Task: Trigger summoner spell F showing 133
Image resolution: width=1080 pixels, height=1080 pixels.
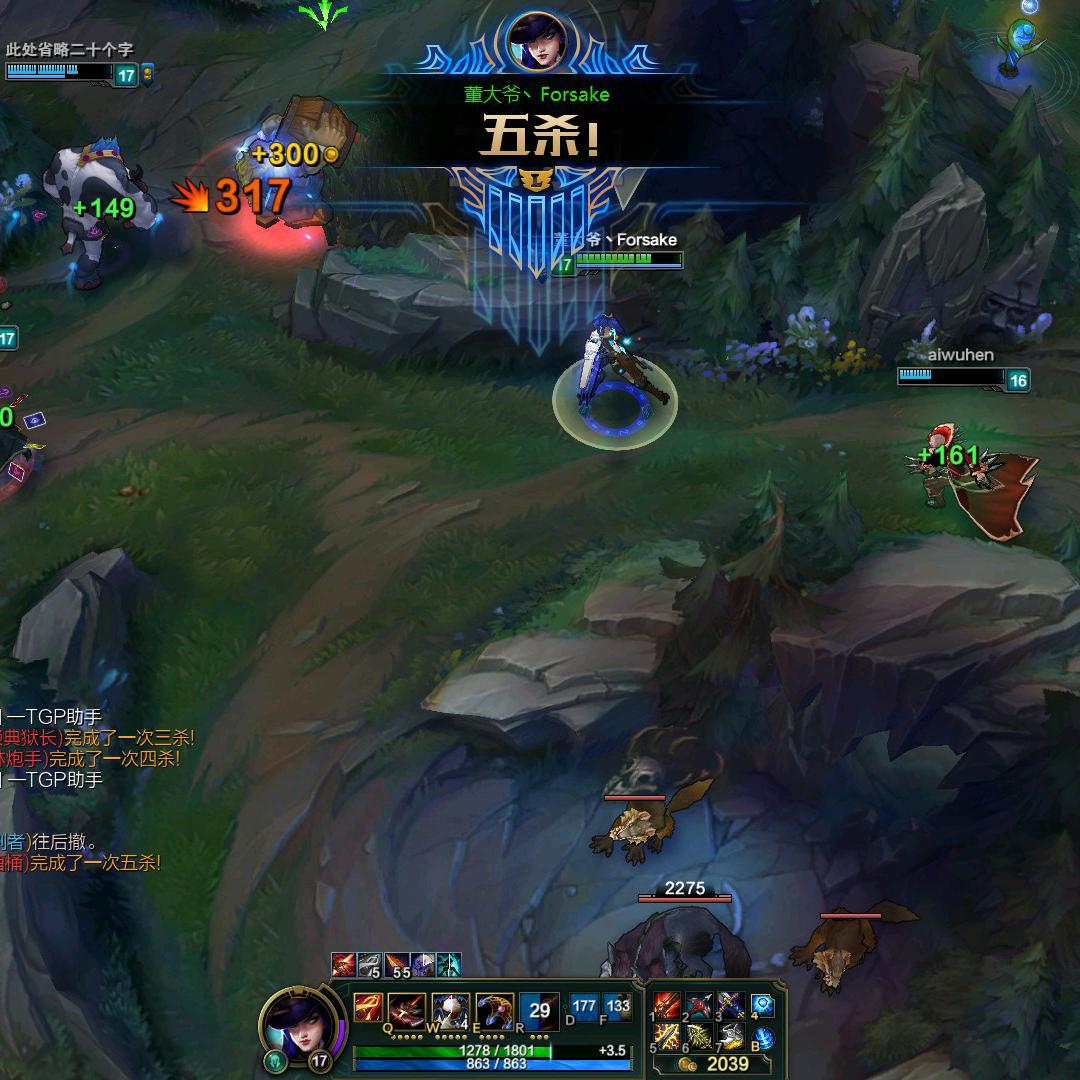Action: pos(617,1006)
